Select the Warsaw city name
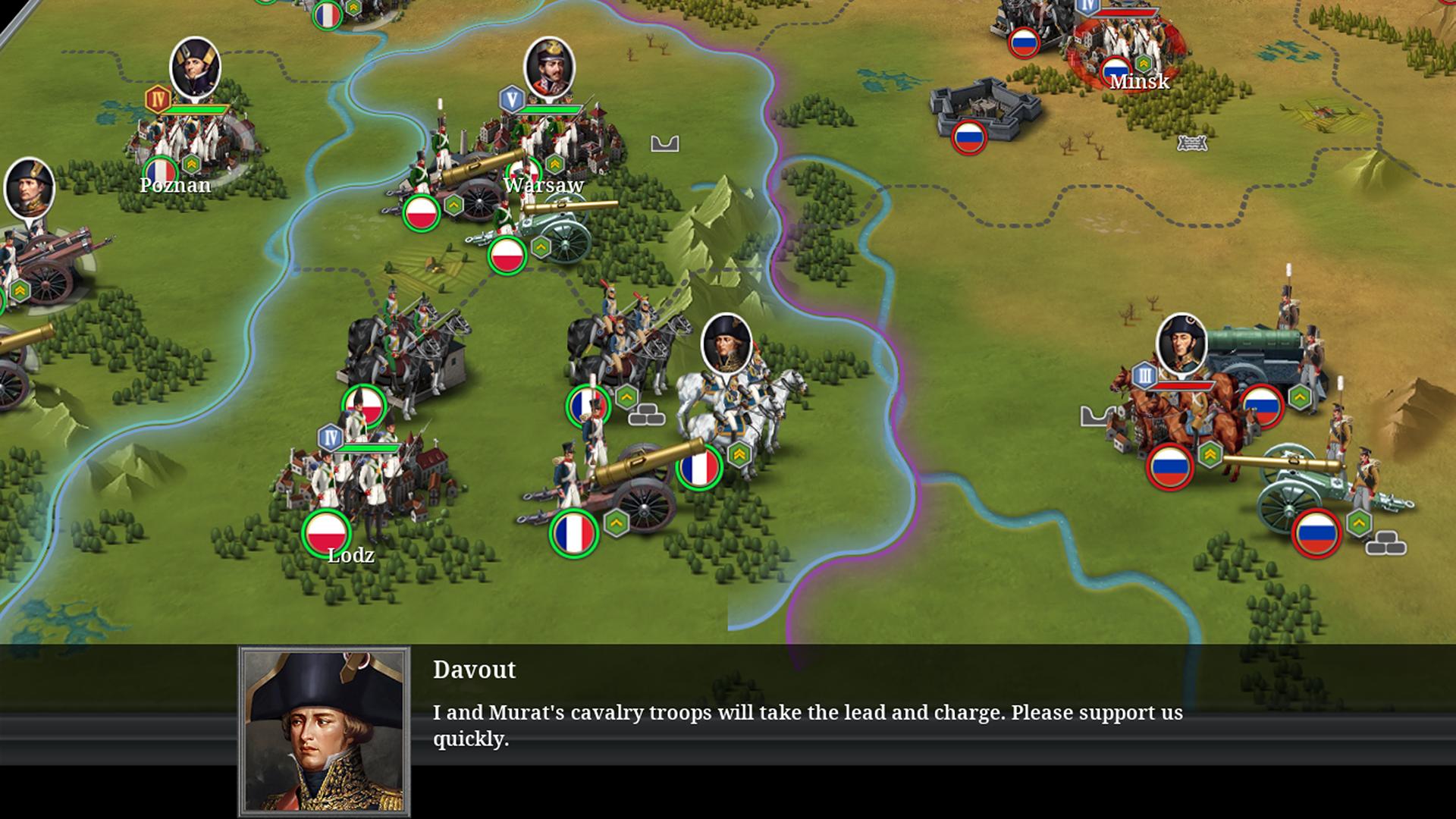The width and height of the screenshot is (1456, 819). 544,184
